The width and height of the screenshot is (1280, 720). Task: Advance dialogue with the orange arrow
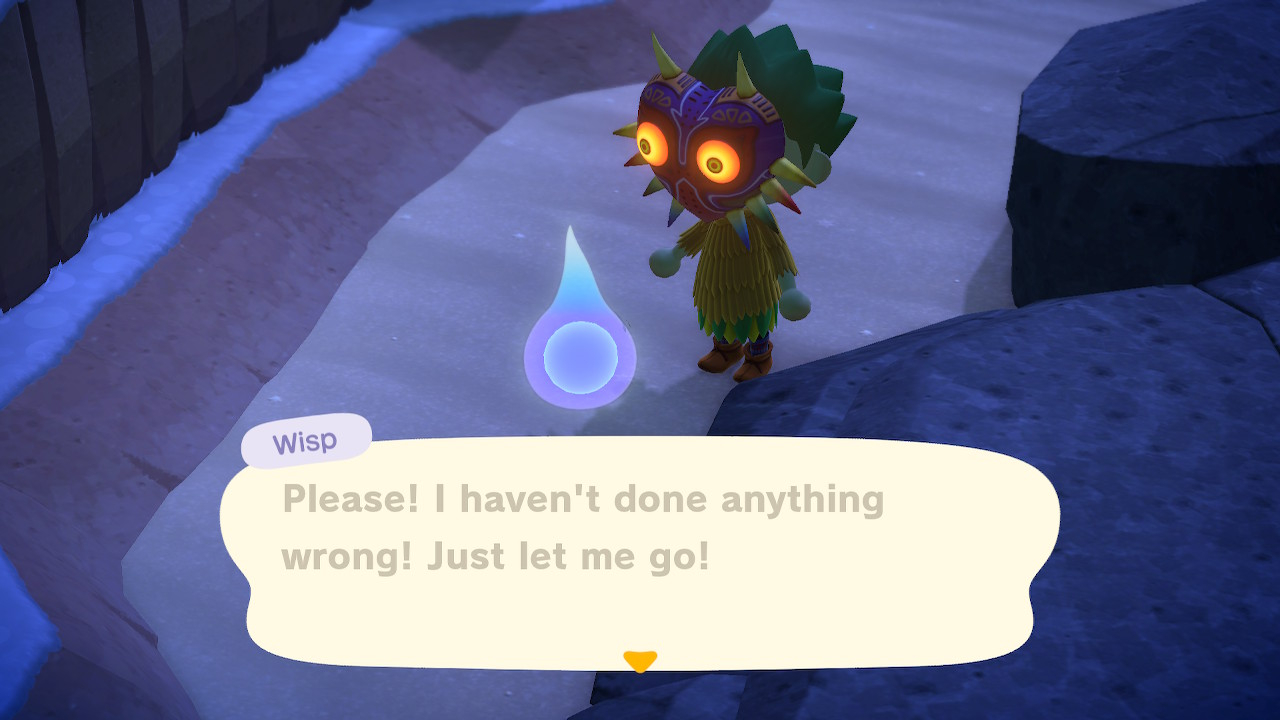point(639,661)
